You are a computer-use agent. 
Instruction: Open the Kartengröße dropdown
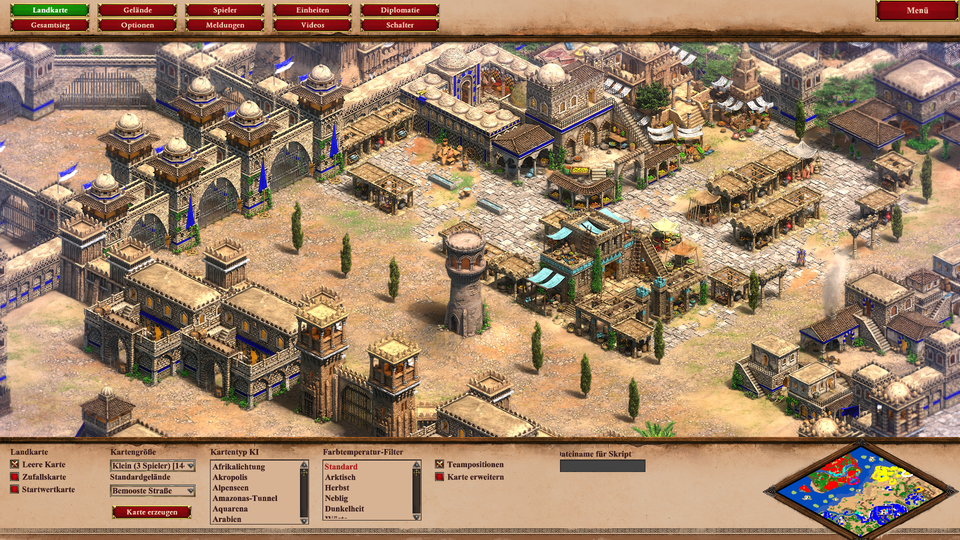152,466
